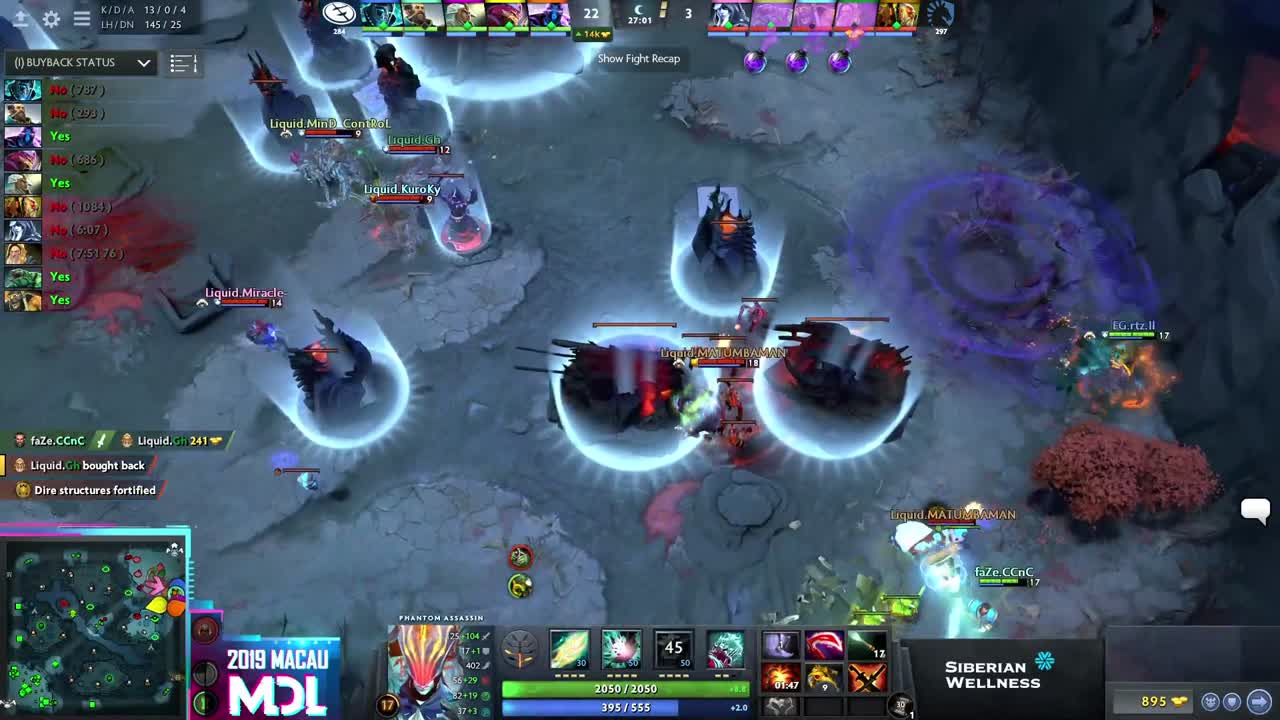Click the Show Fight Recap button
The width and height of the screenshot is (1280, 720).
[638, 58]
